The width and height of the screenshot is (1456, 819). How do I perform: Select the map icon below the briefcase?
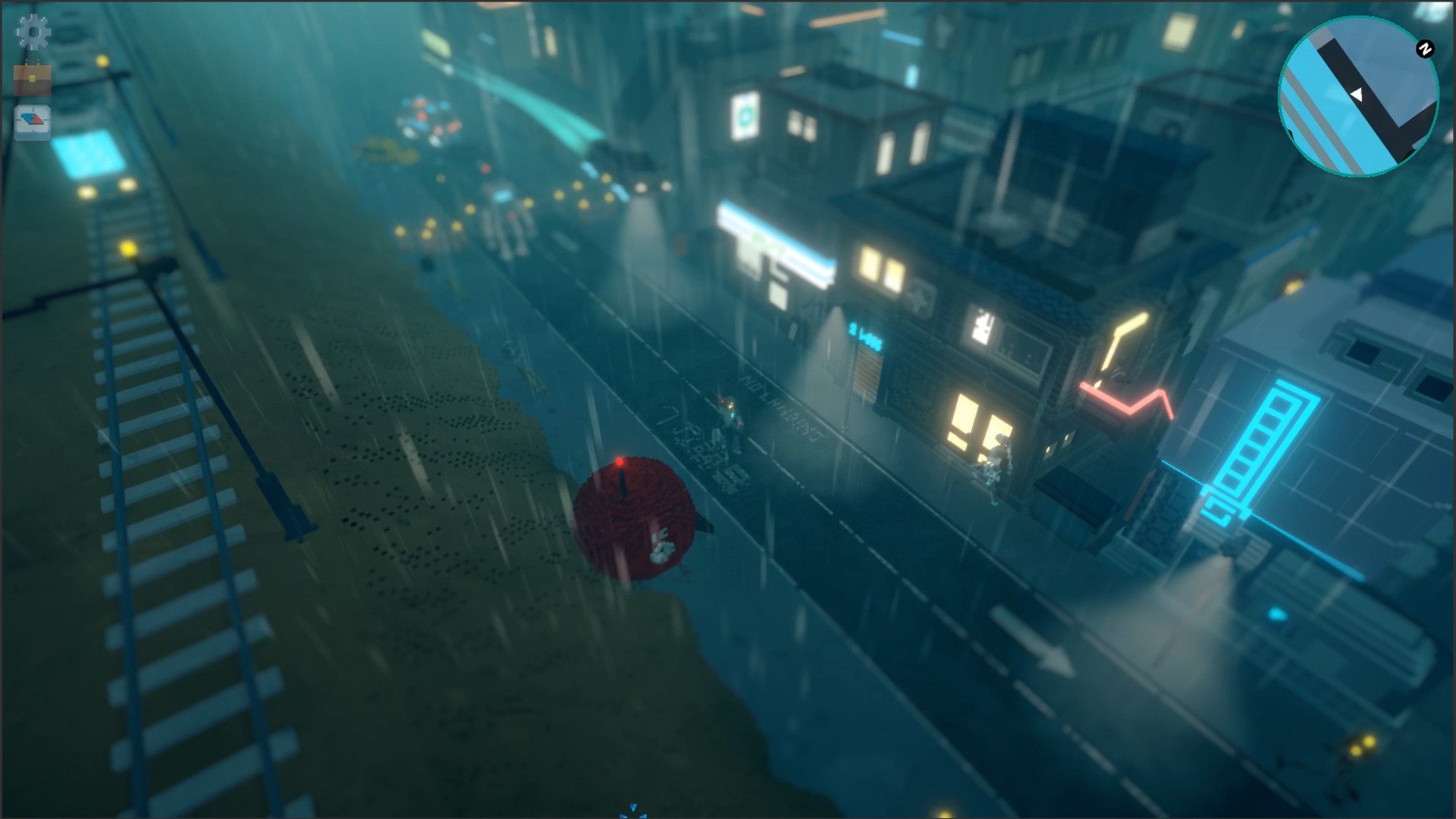click(x=33, y=121)
